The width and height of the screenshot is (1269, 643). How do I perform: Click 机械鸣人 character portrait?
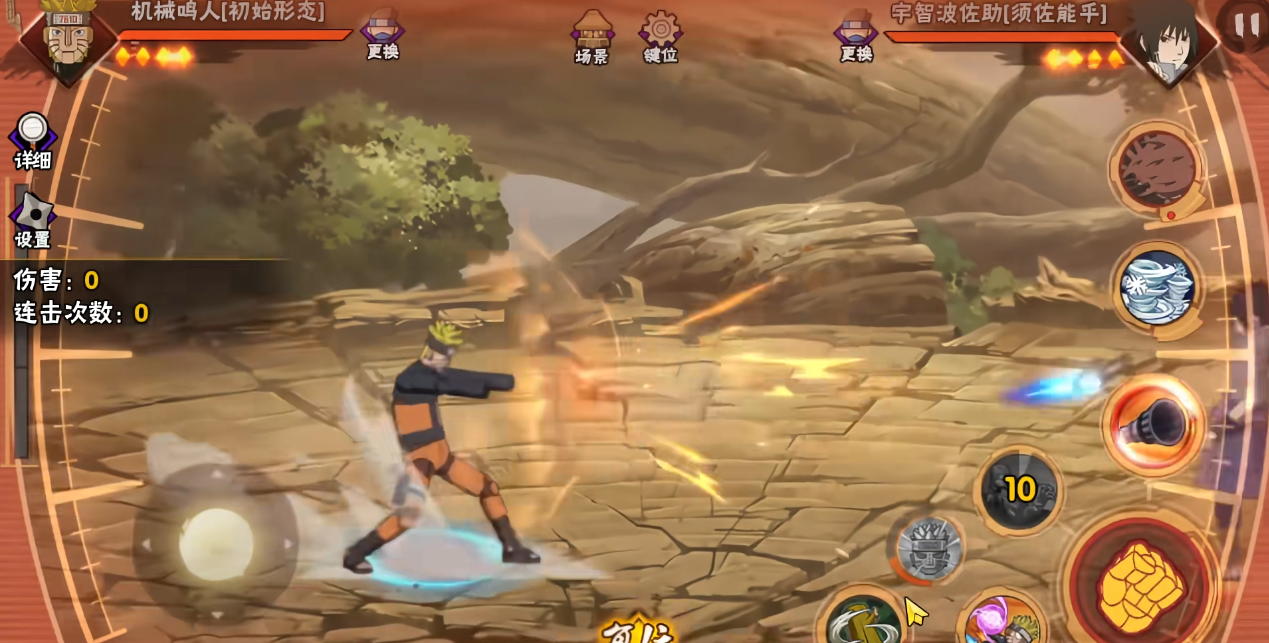pyautogui.click(x=68, y=38)
